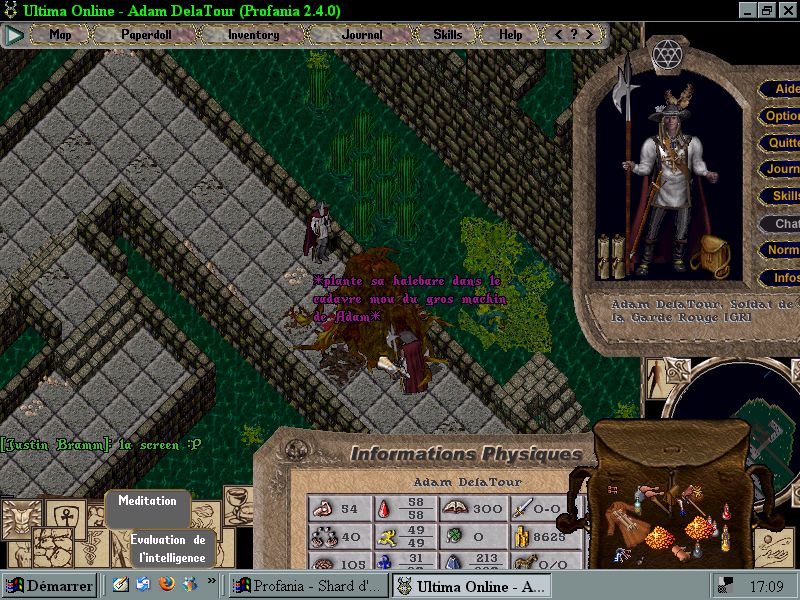Close the Ultima Online window

tap(787, 11)
